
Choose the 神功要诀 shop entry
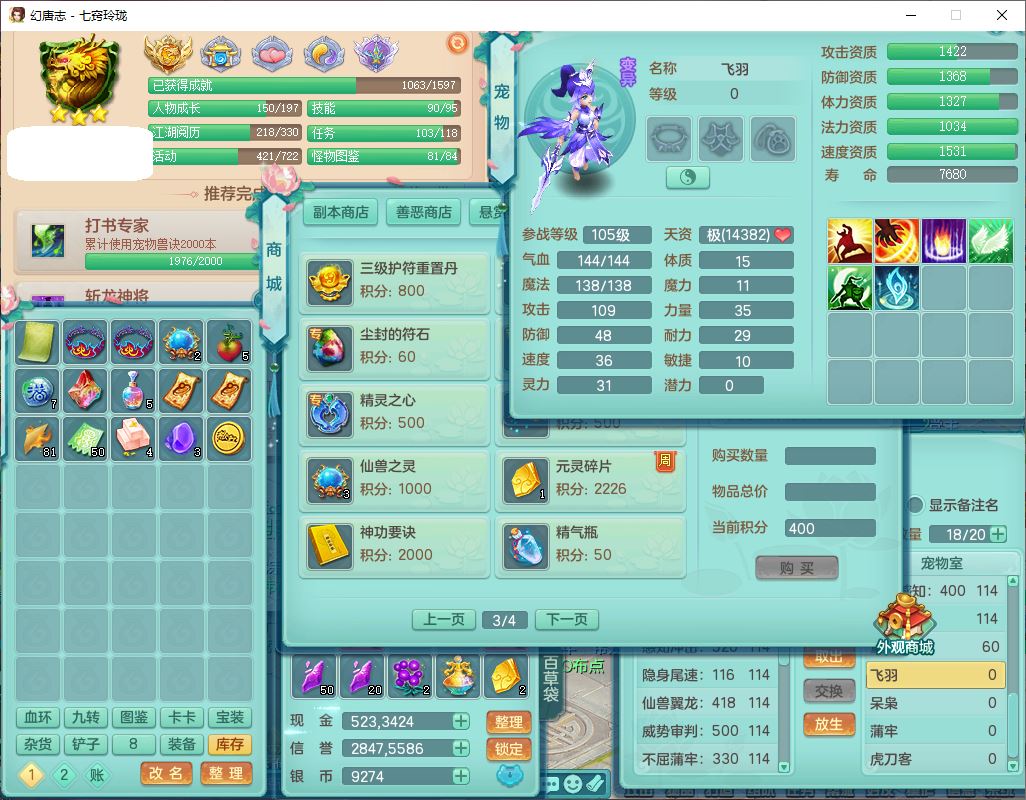(395, 546)
